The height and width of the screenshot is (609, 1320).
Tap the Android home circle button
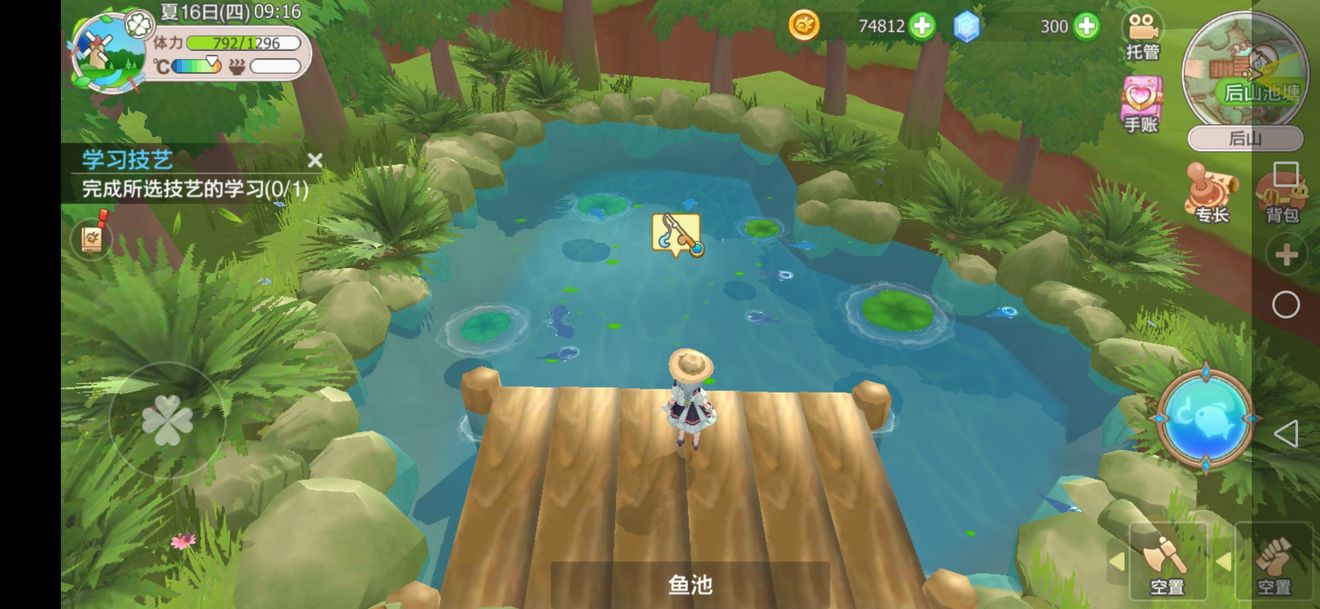pyautogui.click(x=1286, y=305)
